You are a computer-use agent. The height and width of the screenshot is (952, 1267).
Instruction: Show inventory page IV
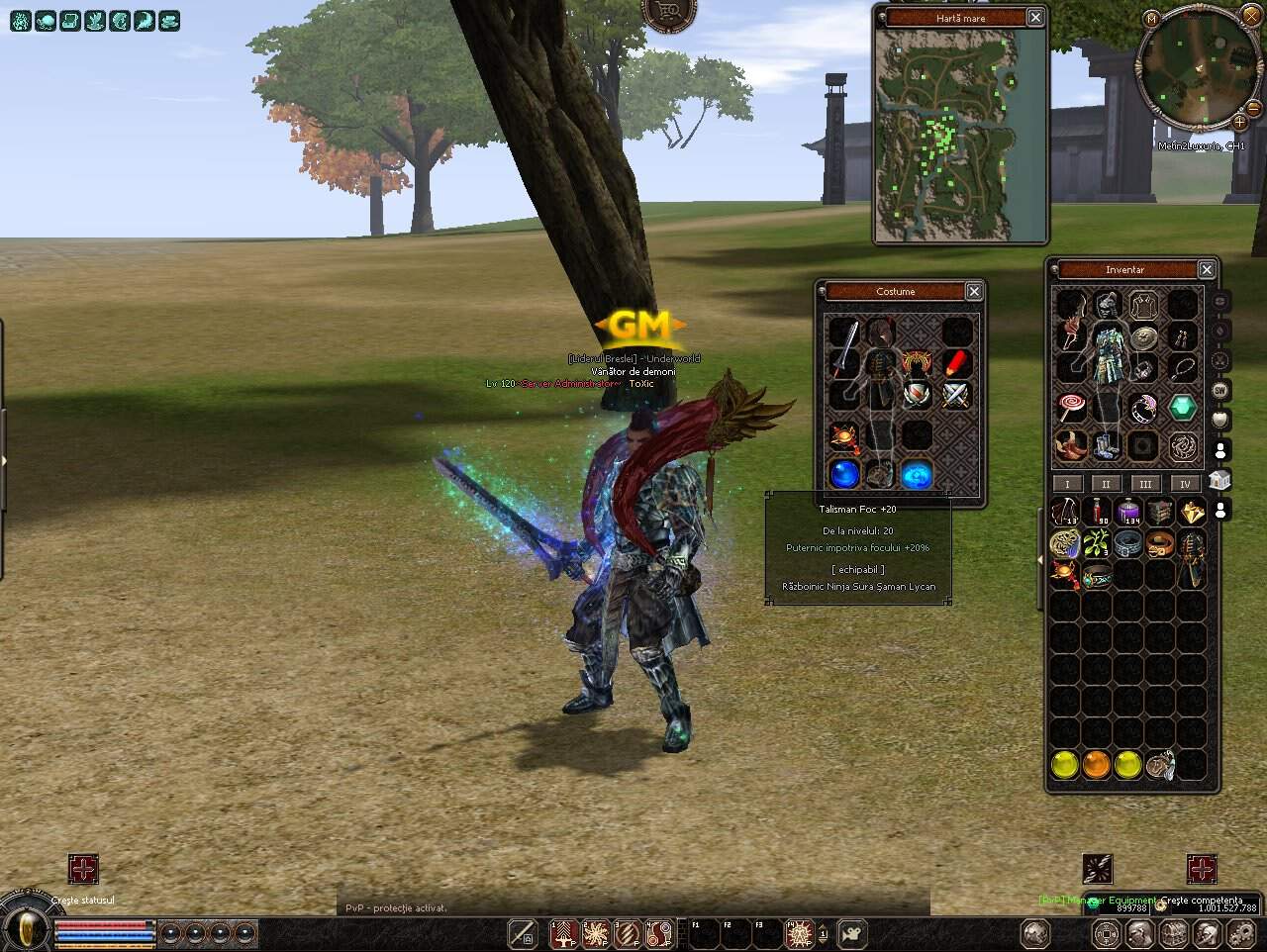pyautogui.click(x=1185, y=484)
